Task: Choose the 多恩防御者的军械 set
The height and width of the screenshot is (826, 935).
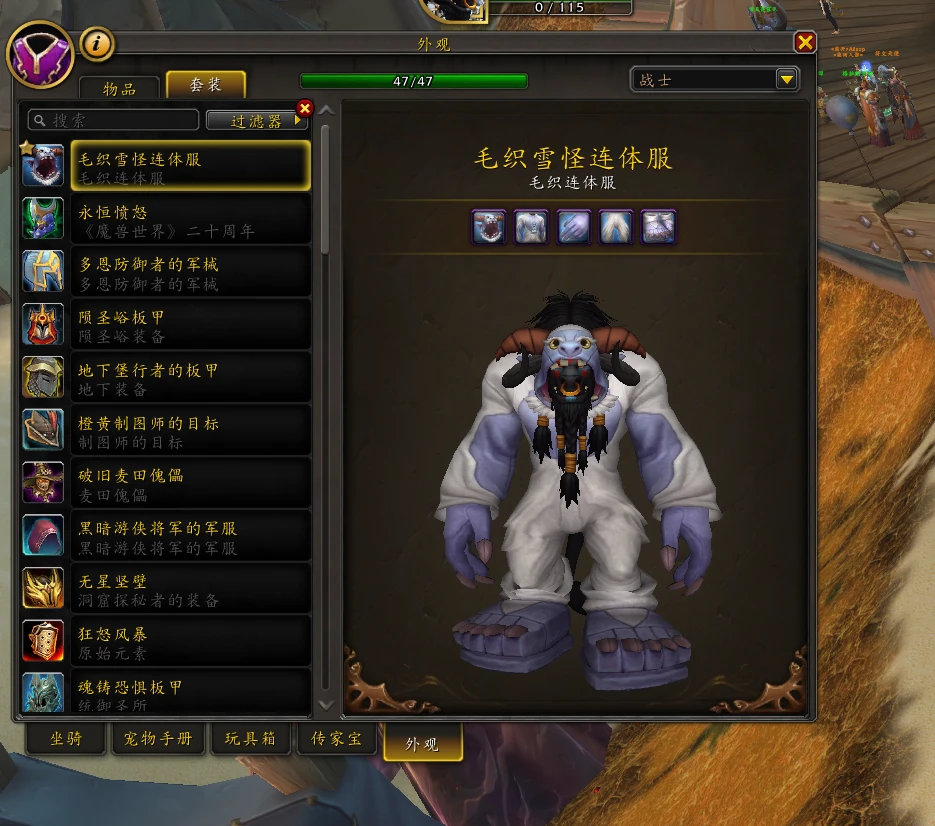Action: (x=190, y=273)
